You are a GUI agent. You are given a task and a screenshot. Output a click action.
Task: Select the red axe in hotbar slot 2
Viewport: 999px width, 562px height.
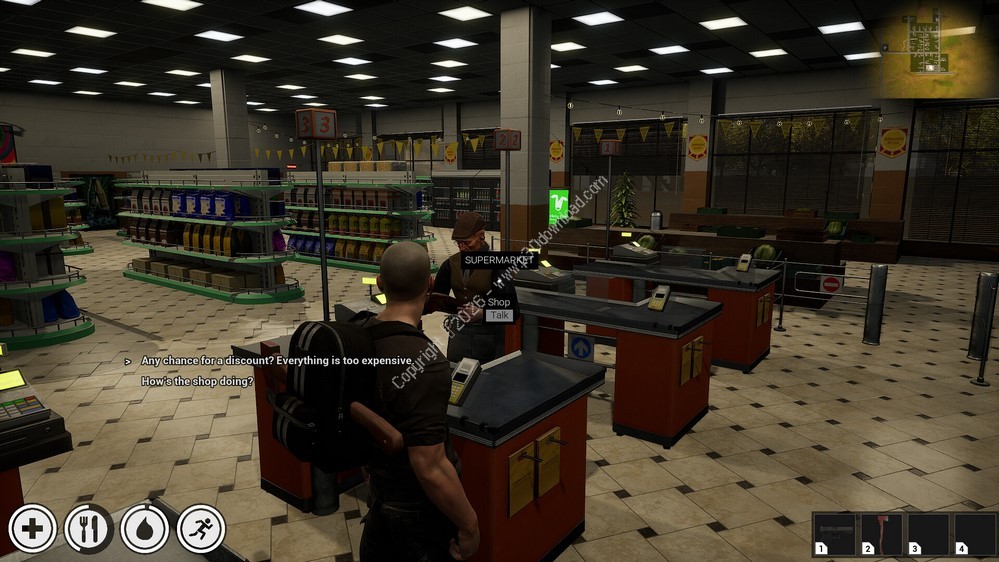(x=882, y=534)
